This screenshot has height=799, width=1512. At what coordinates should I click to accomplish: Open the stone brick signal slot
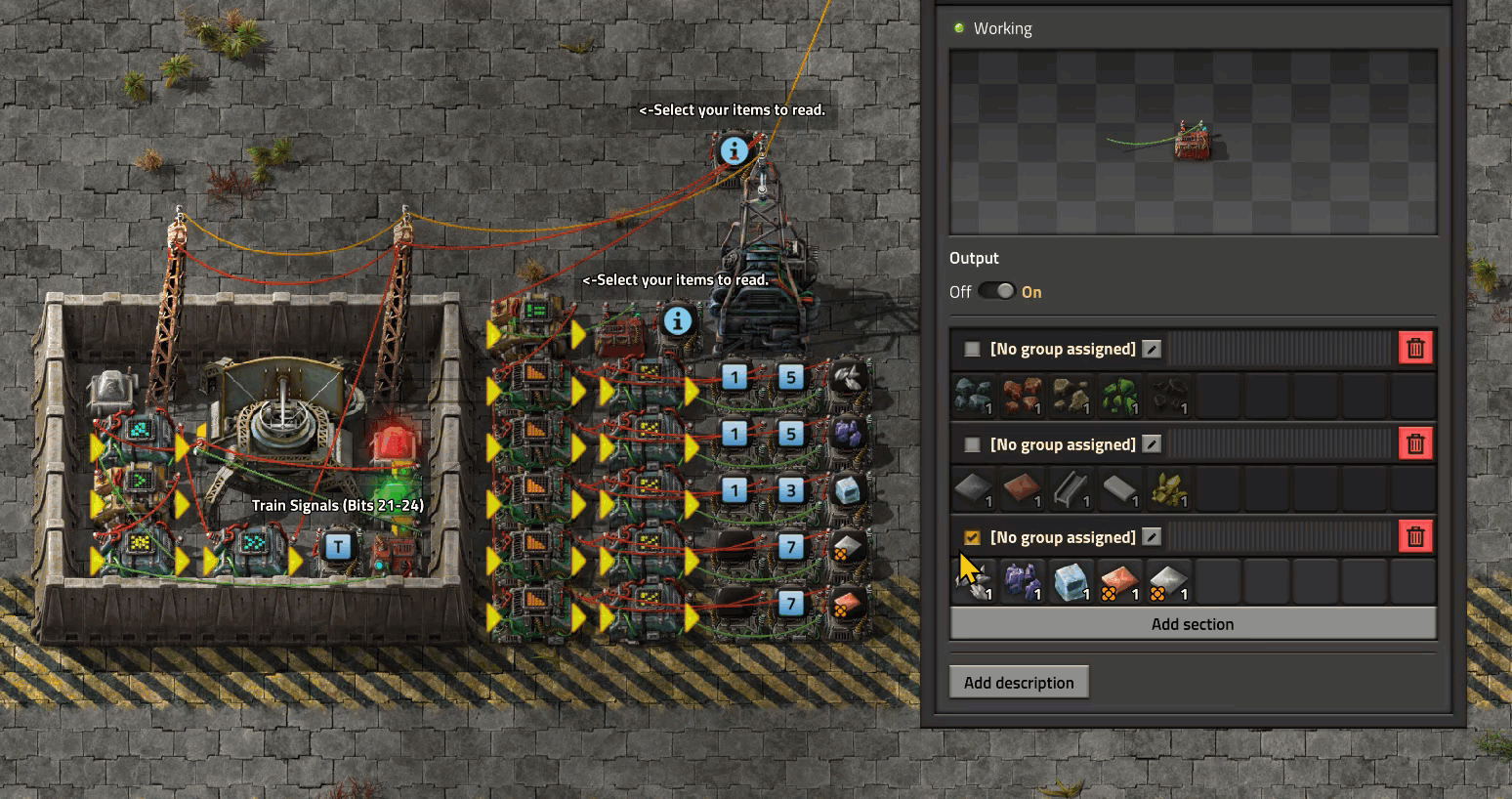pyautogui.click(x=1120, y=489)
